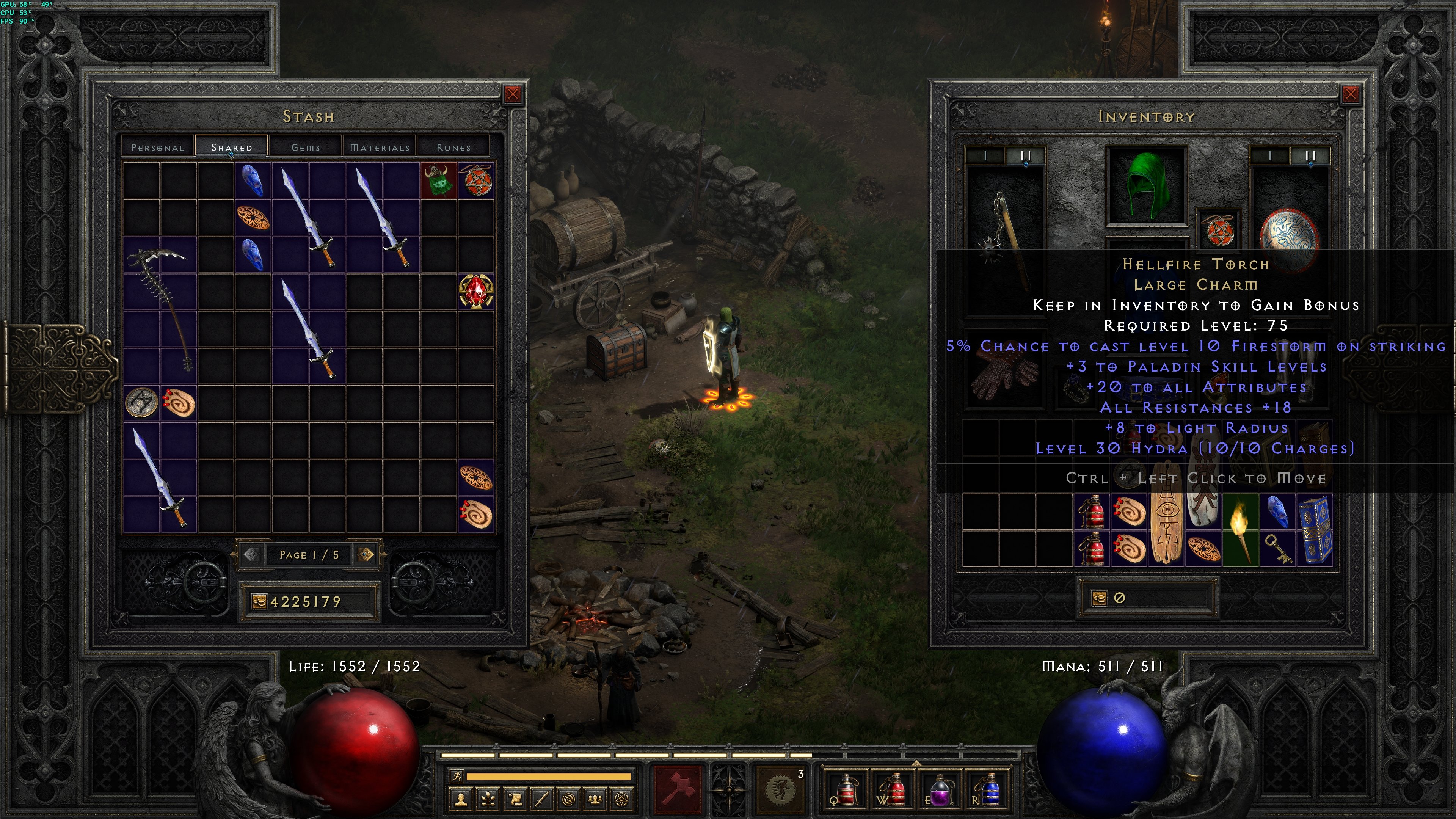Show the Runes stash tab
Image resolution: width=1456 pixels, height=819 pixels.
tap(453, 147)
